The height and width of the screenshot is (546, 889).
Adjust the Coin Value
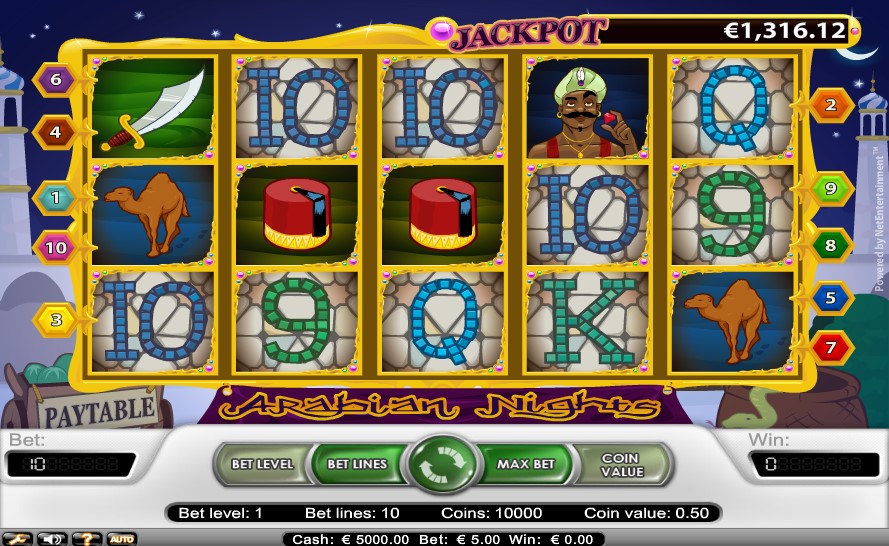coord(620,465)
